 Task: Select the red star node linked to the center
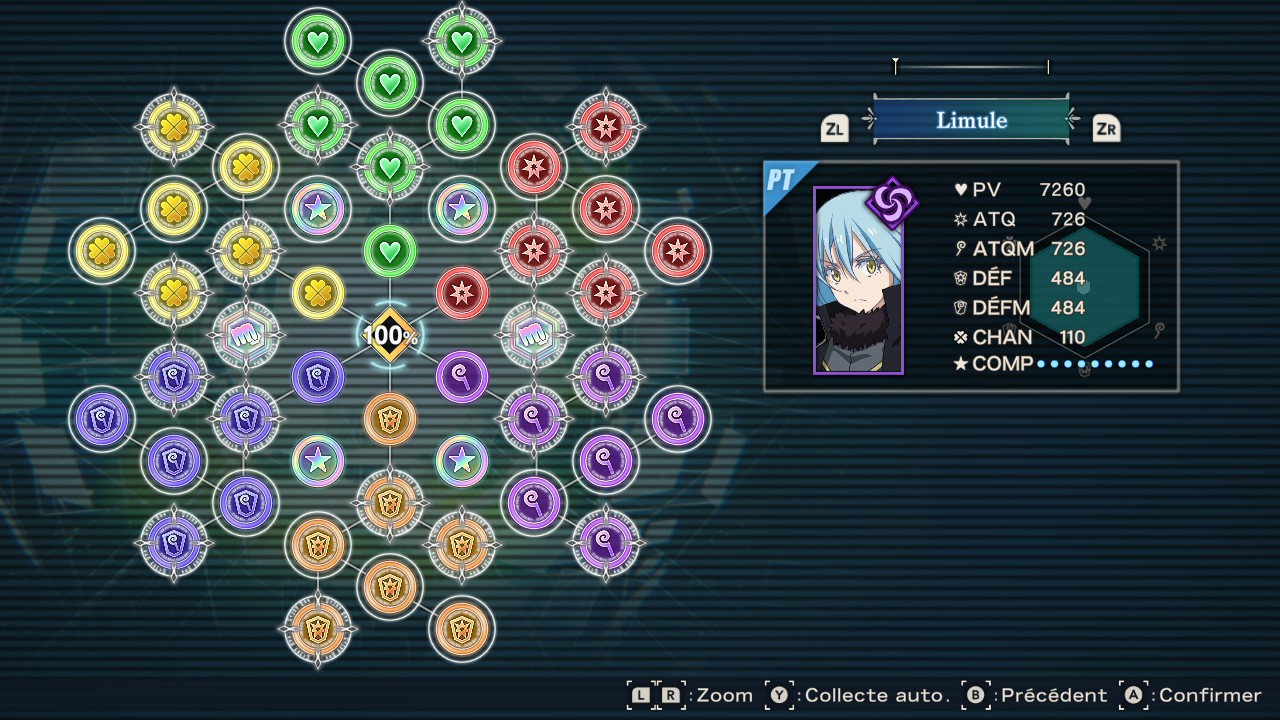(x=462, y=293)
